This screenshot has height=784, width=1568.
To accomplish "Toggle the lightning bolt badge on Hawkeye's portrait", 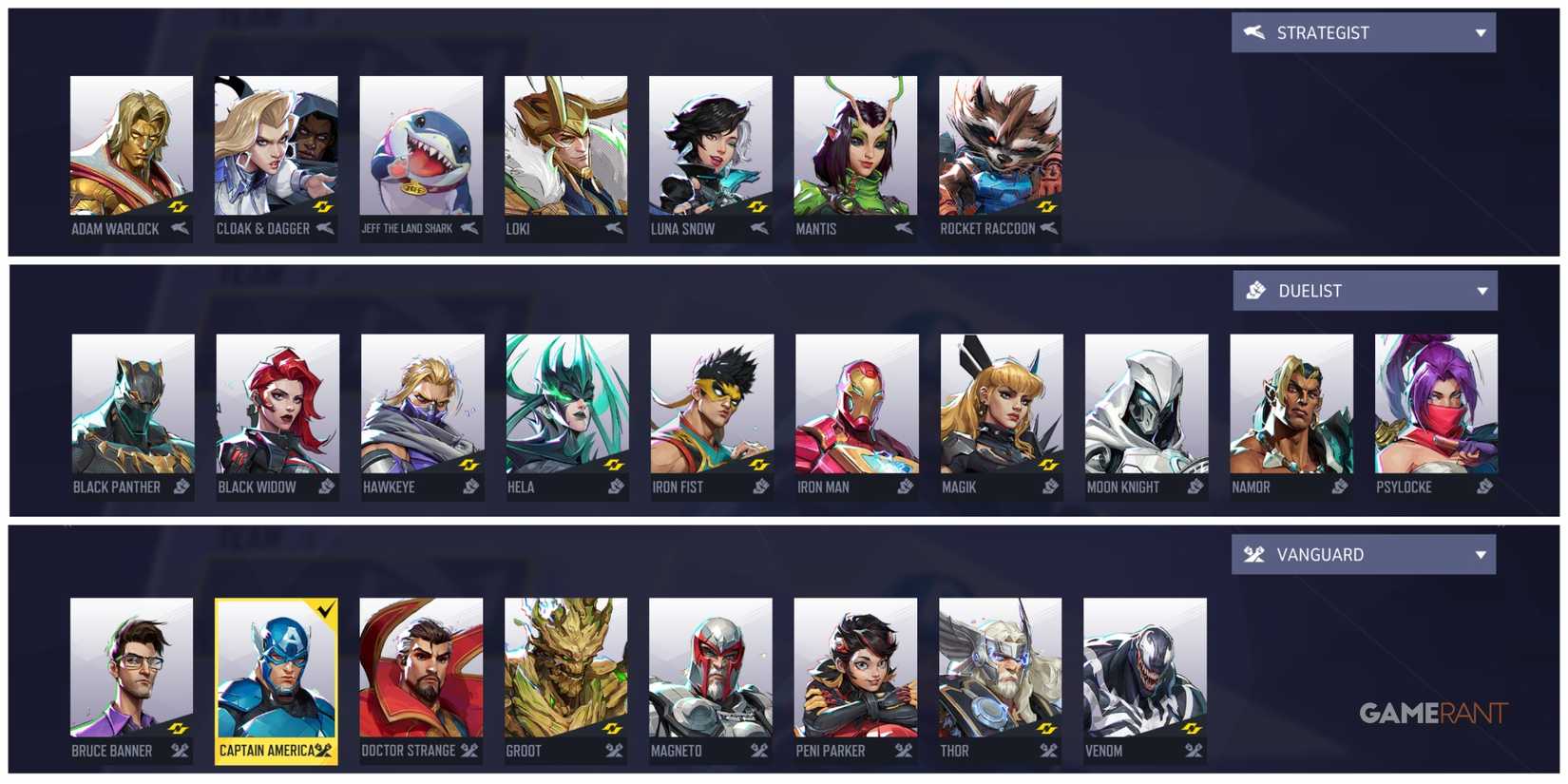I will (x=468, y=467).
